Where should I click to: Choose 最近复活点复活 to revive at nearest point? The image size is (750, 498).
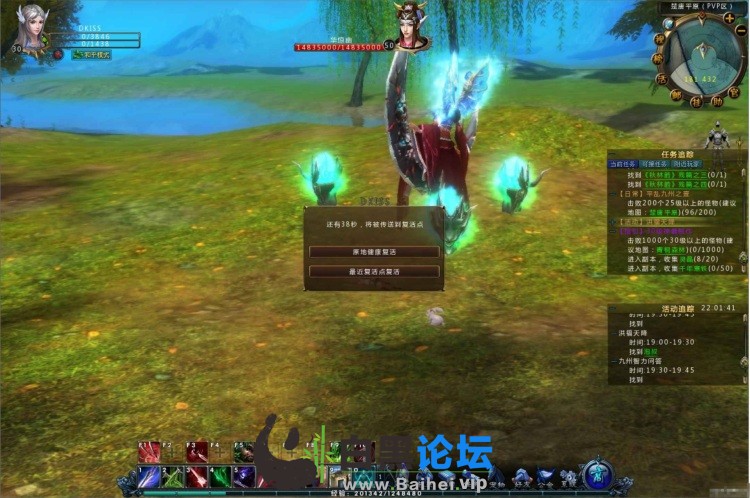(x=374, y=271)
